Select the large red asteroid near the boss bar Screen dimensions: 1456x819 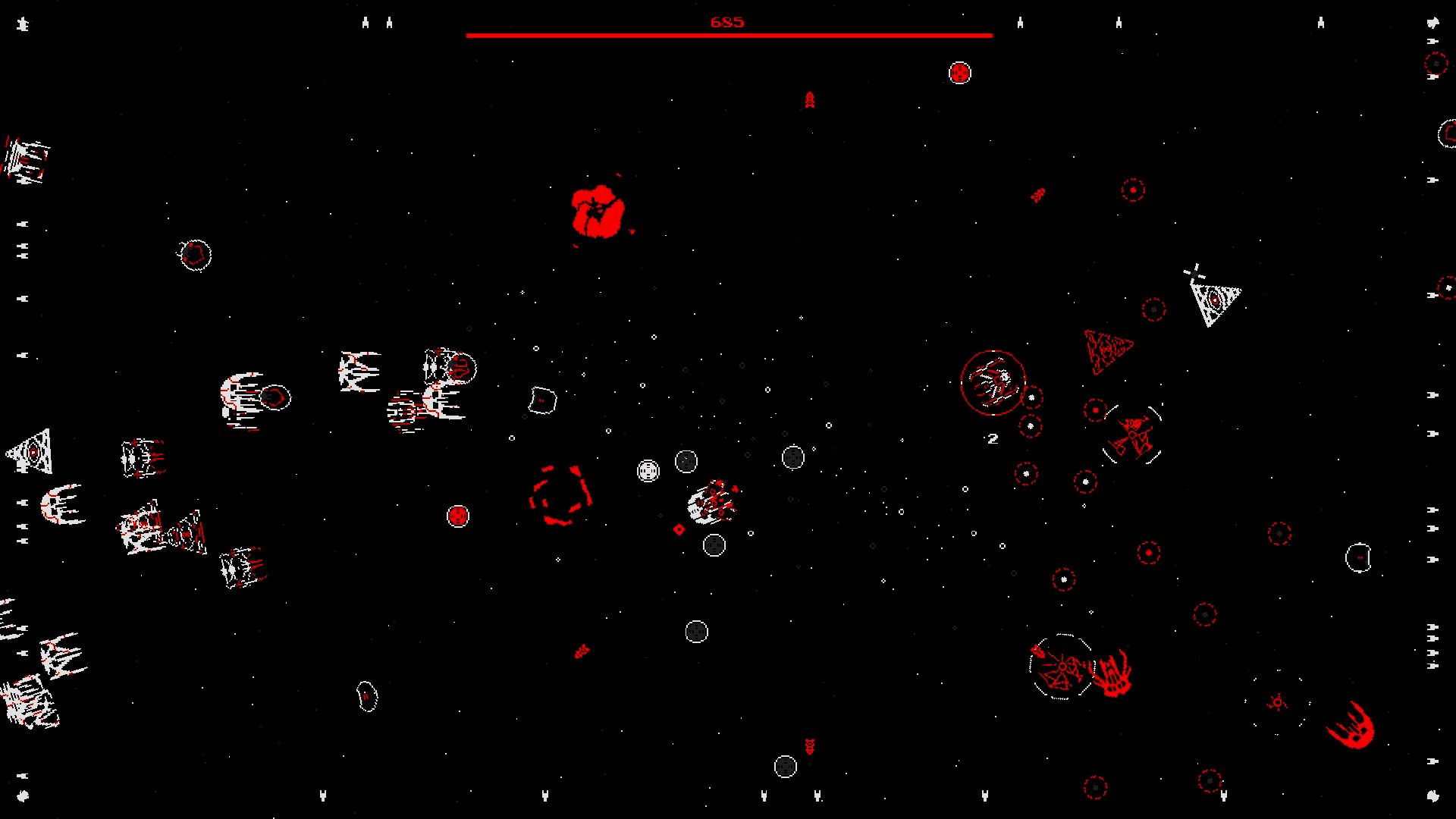[599, 212]
